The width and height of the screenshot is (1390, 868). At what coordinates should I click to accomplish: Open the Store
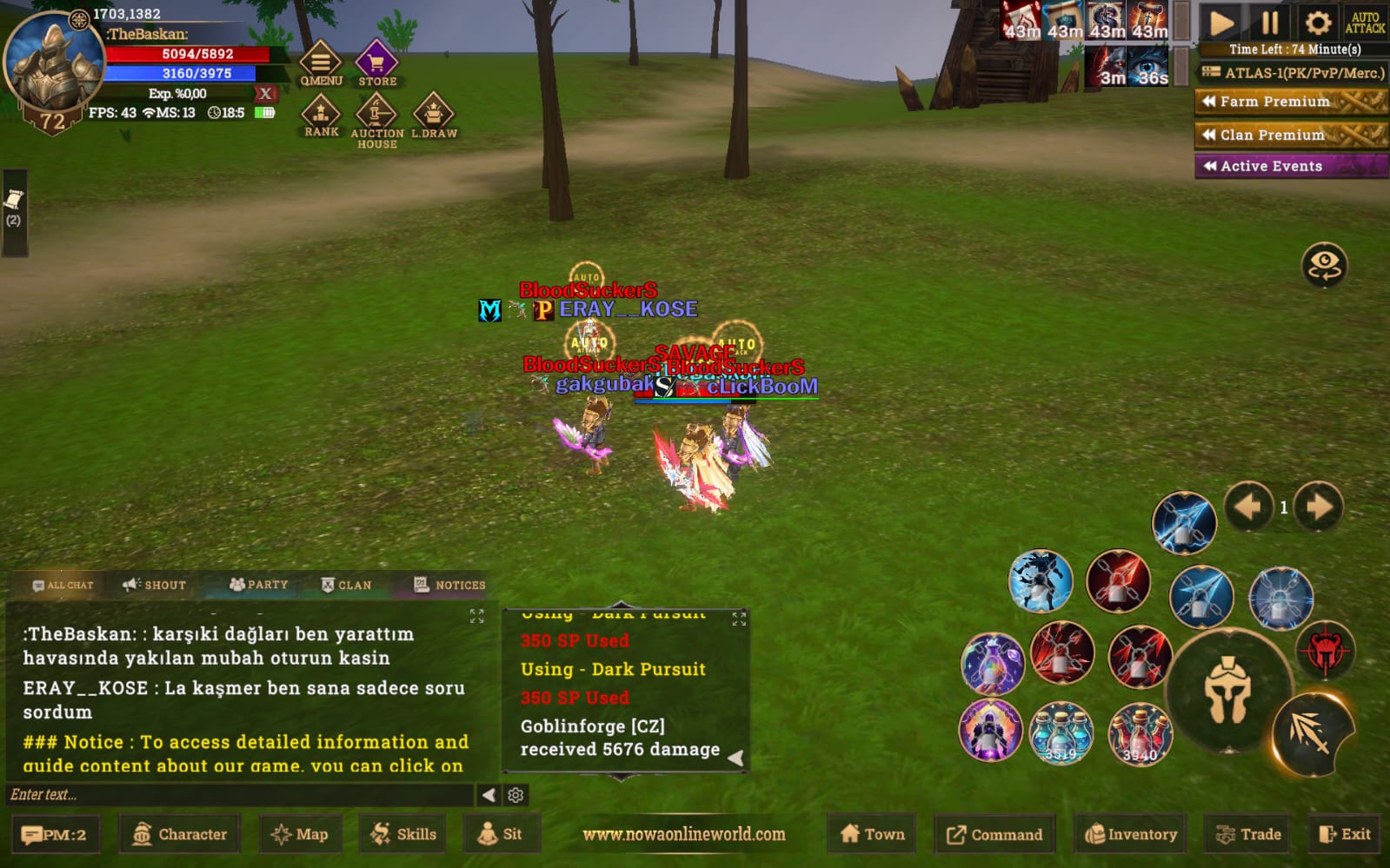[x=376, y=63]
